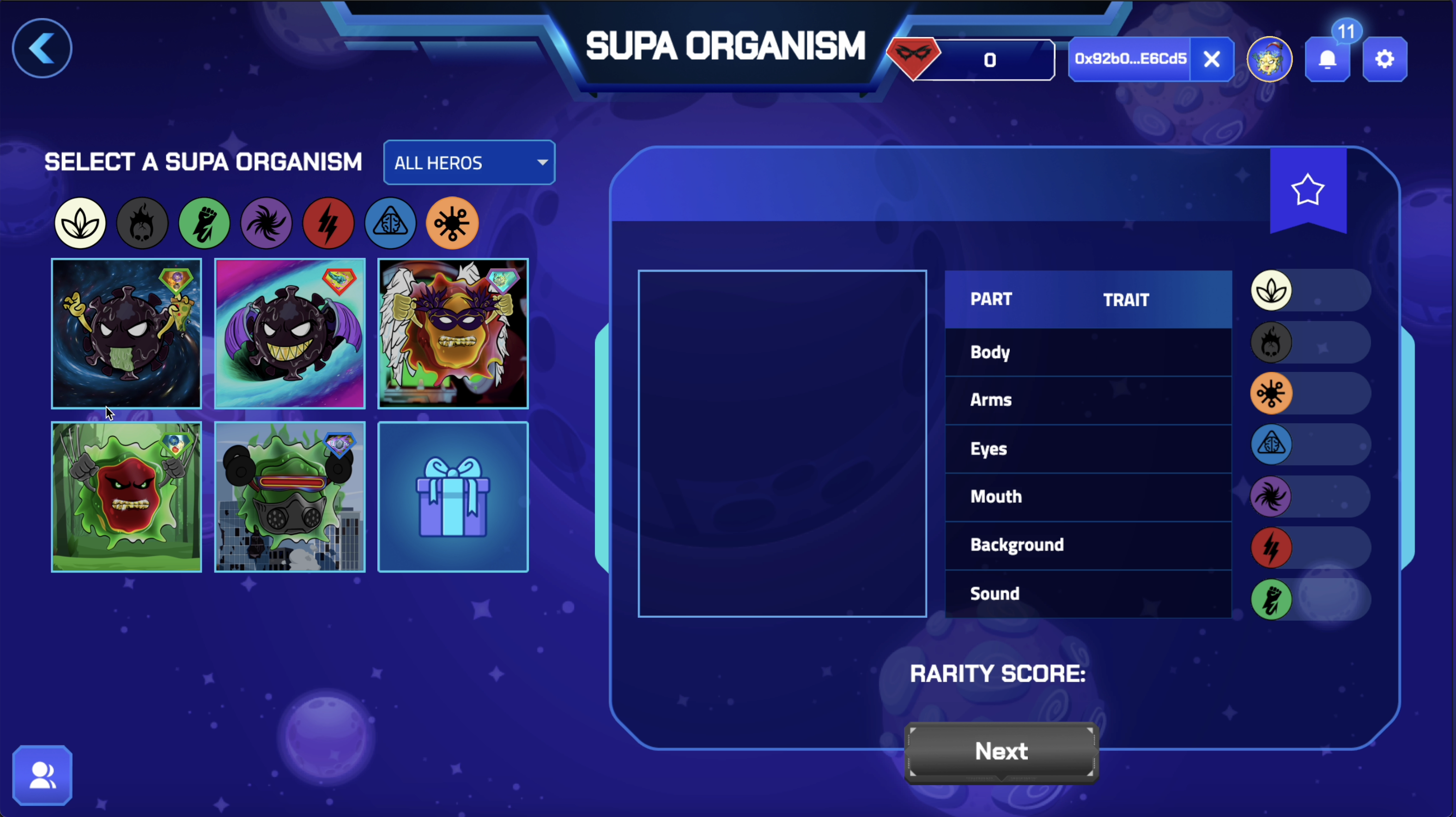
Task: Click the Next button
Action: coord(1001,751)
